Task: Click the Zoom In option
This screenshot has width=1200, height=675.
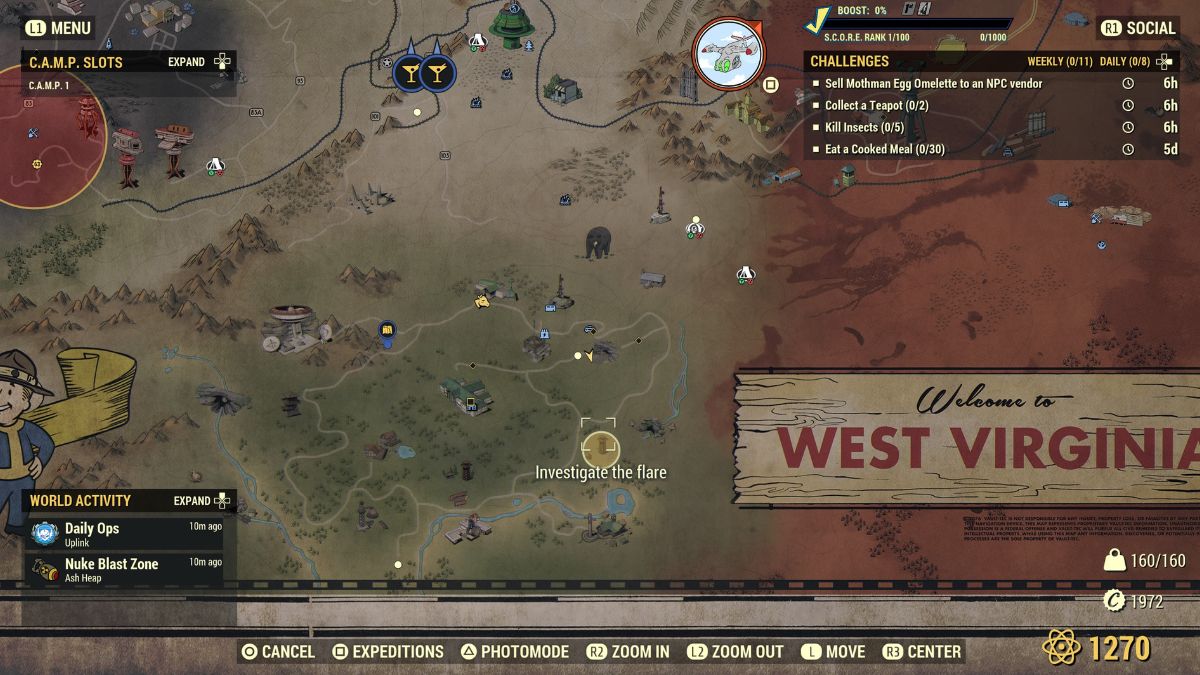Action: point(628,652)
